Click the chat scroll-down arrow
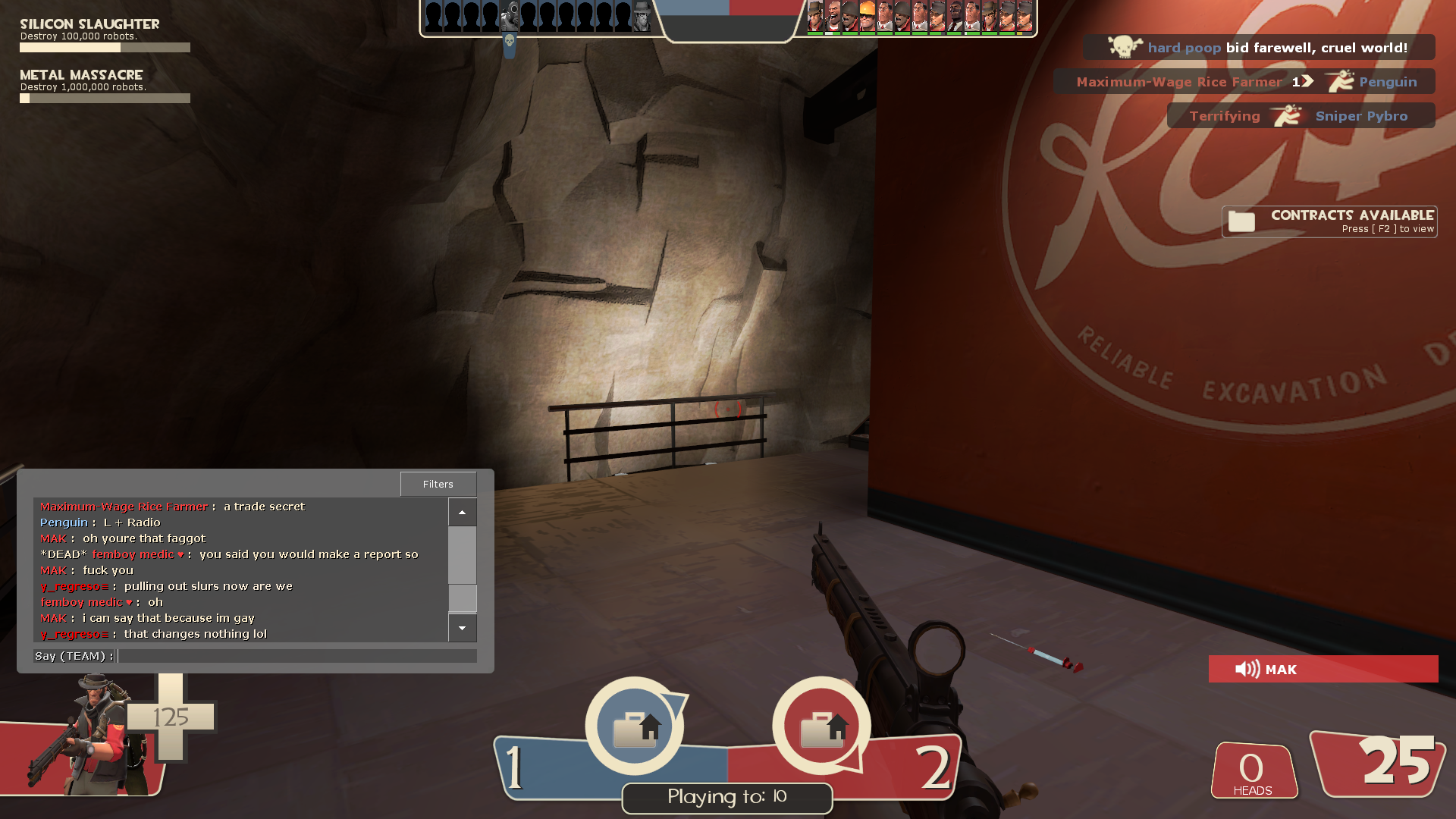Image resolution: width=1456 pixels, height=819 pixels. 462,628
